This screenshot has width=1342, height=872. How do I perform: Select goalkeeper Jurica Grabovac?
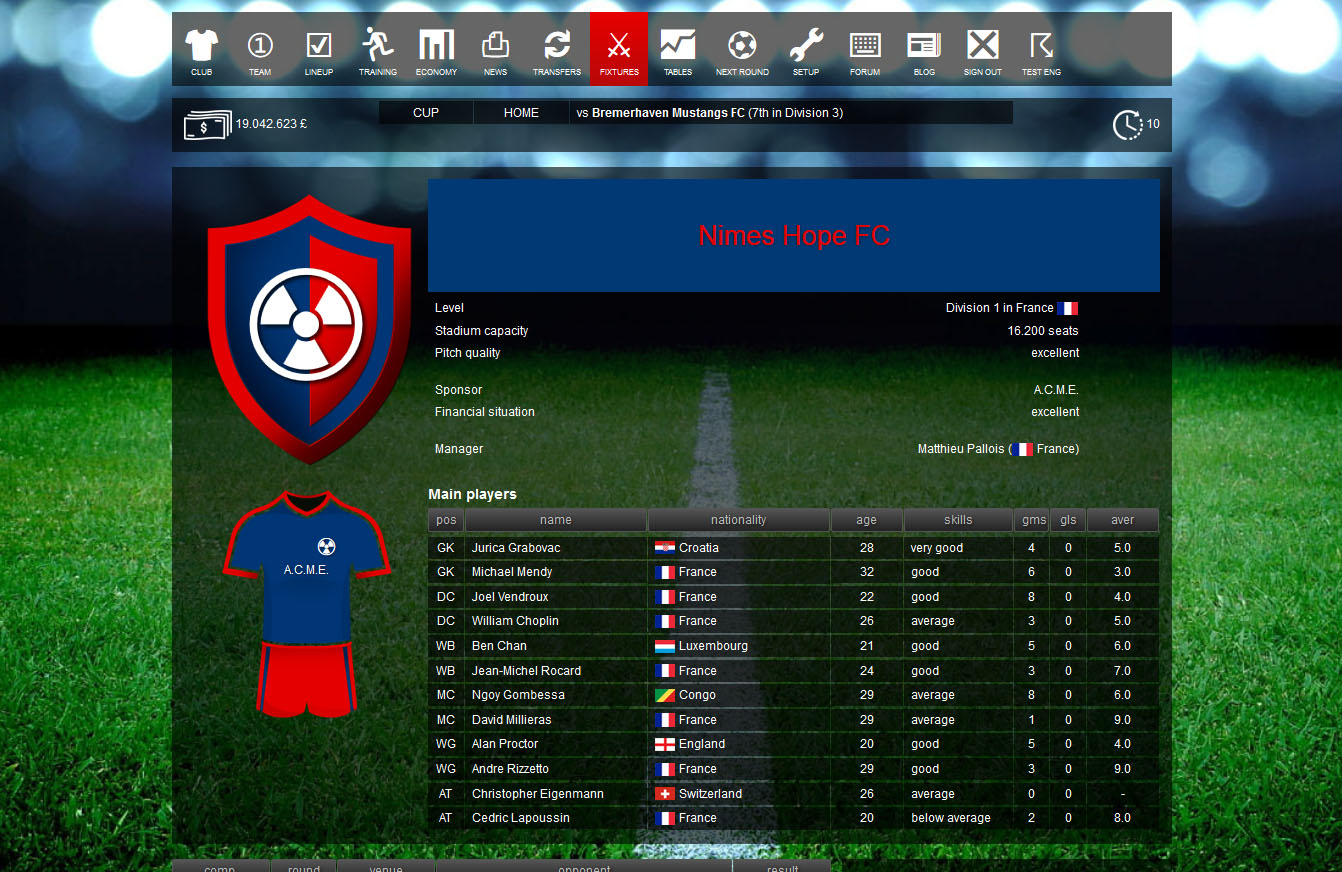(x=516, y=547)
